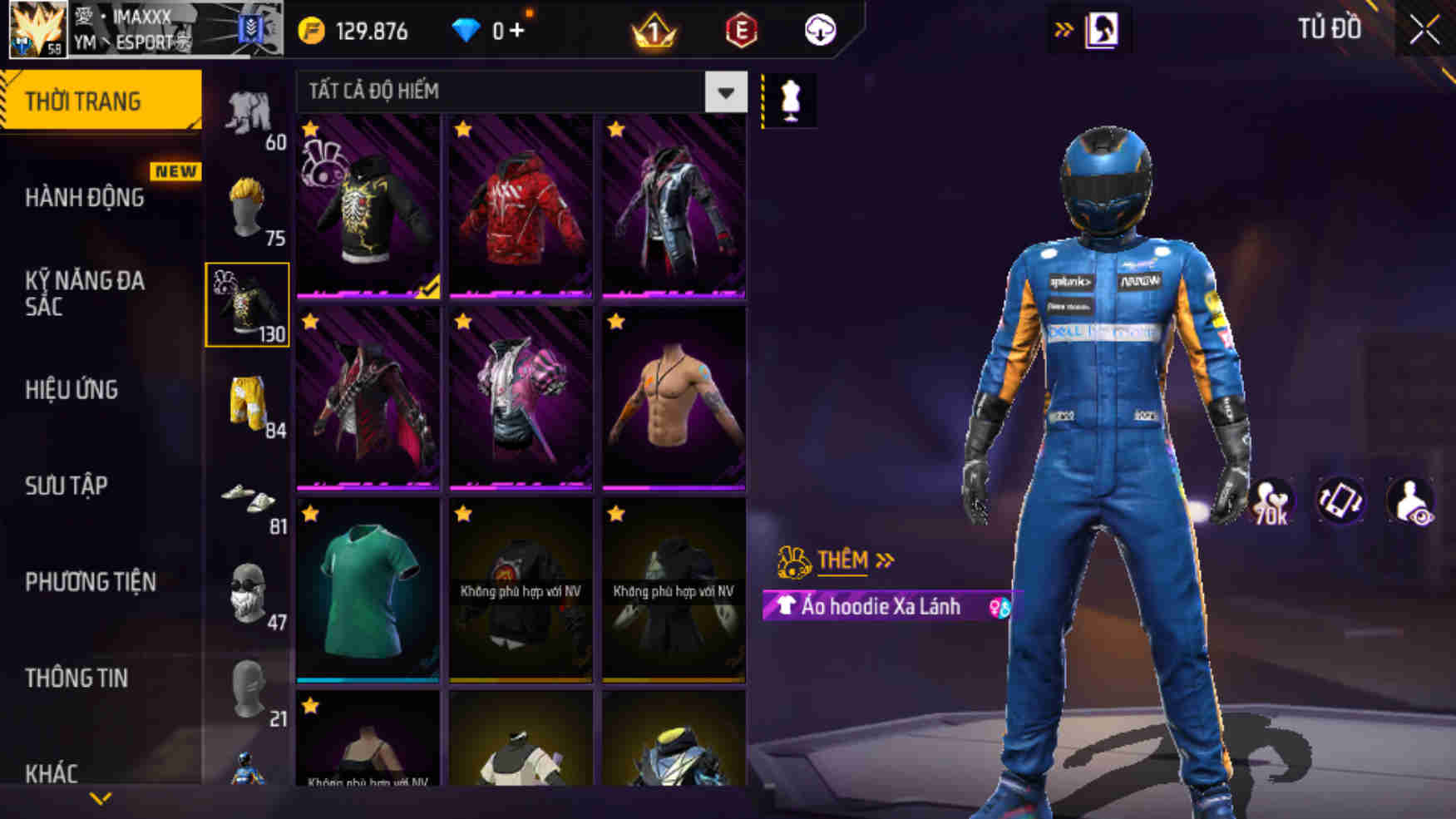Expand the sidebar with the bottom chevron
This screenshot has height=819, width=1456.
[100, 797]
